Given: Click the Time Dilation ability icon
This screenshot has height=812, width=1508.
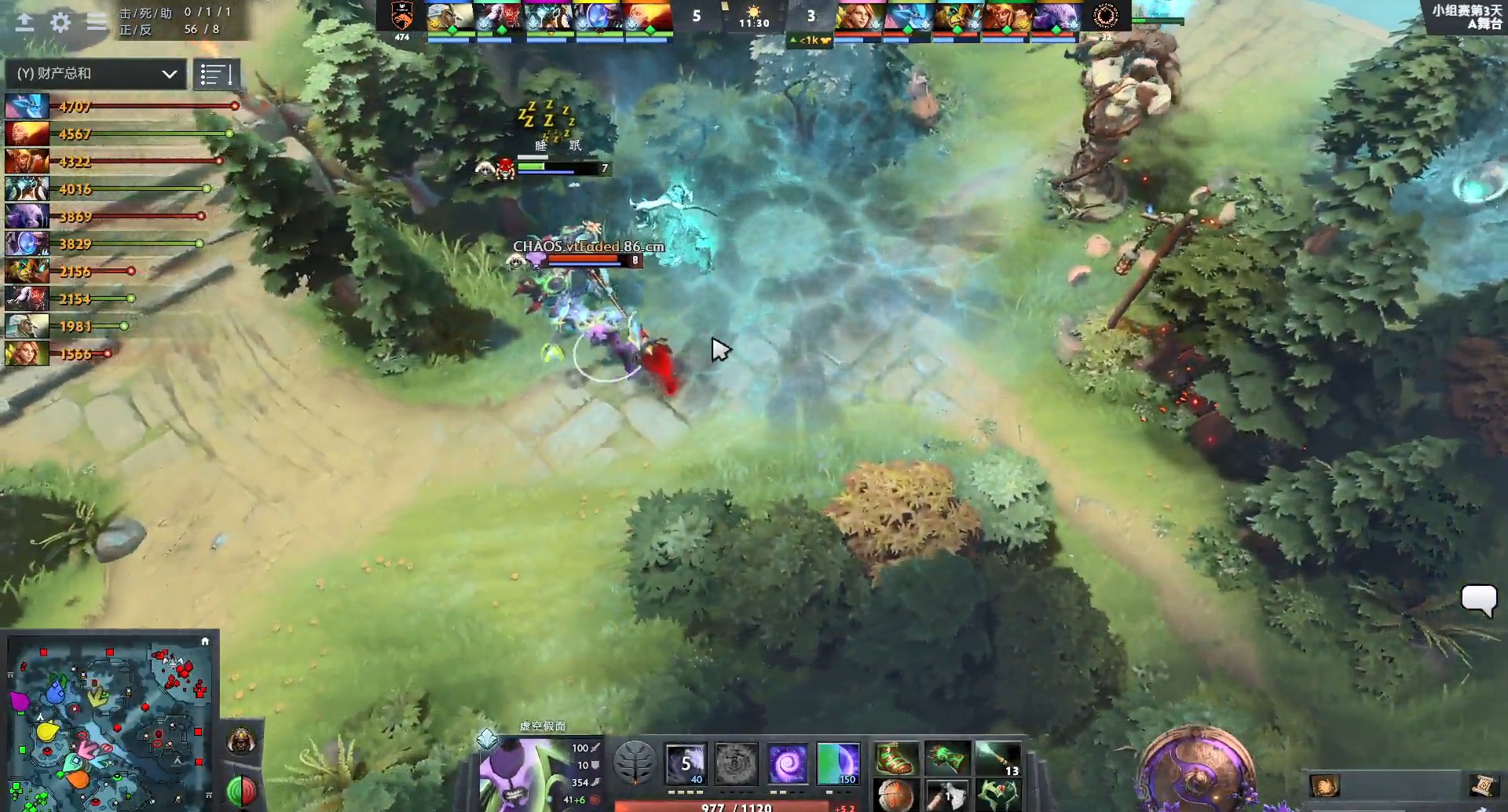Looking at the screenshot, I should [x=737, y=762].
